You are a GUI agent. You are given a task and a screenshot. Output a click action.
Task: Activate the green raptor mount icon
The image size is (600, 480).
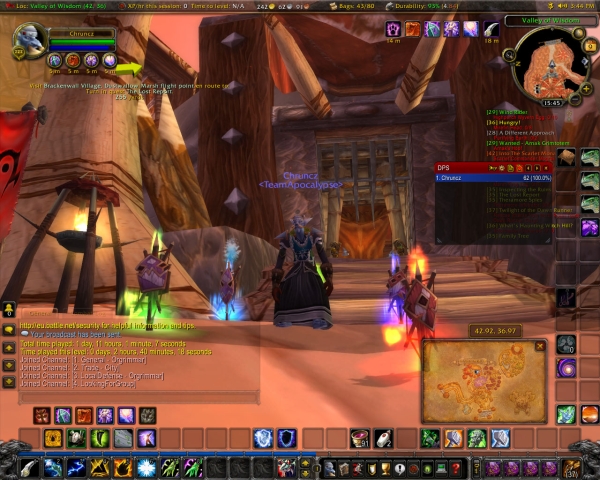pyautogui.click(x=590, y=157)
